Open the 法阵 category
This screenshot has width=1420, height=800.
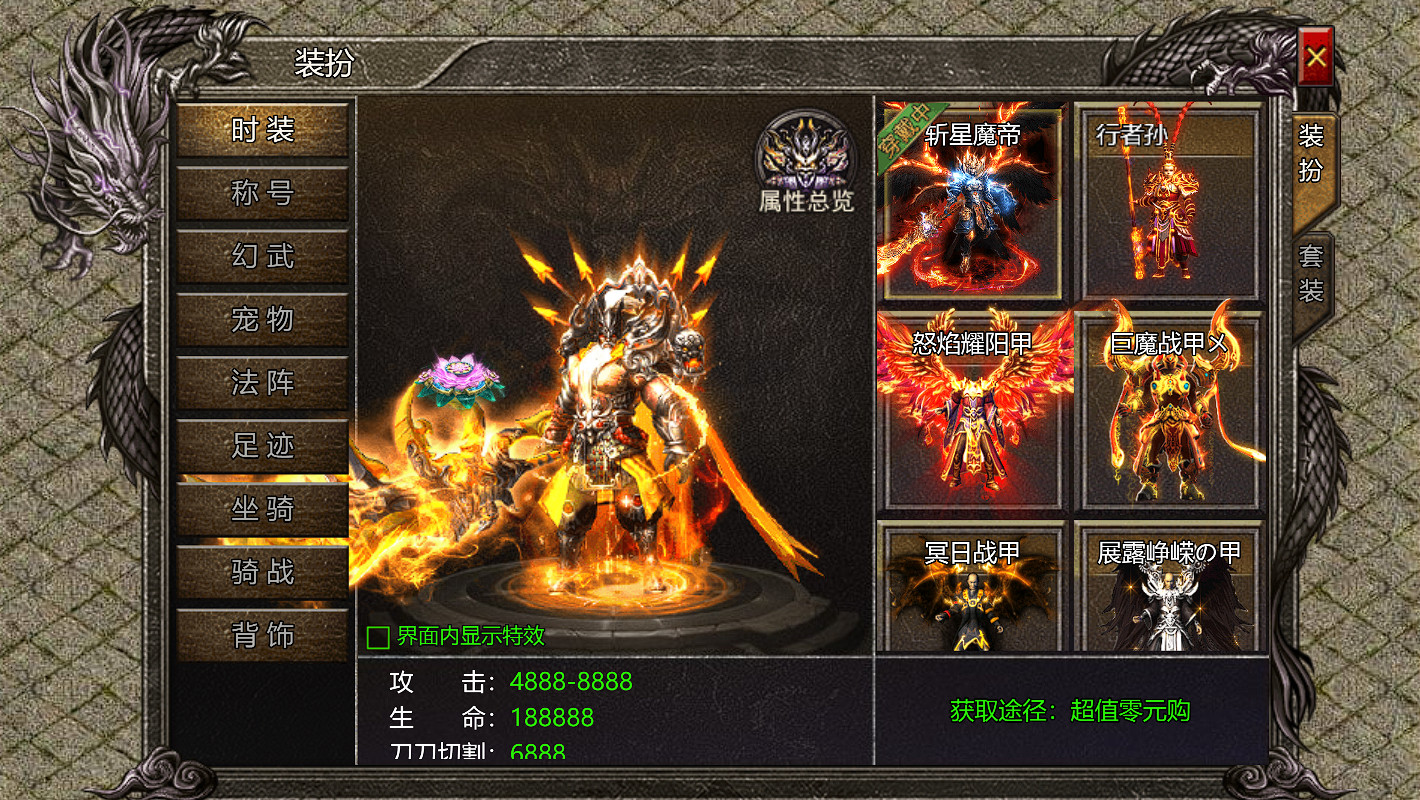click(263, 382)
